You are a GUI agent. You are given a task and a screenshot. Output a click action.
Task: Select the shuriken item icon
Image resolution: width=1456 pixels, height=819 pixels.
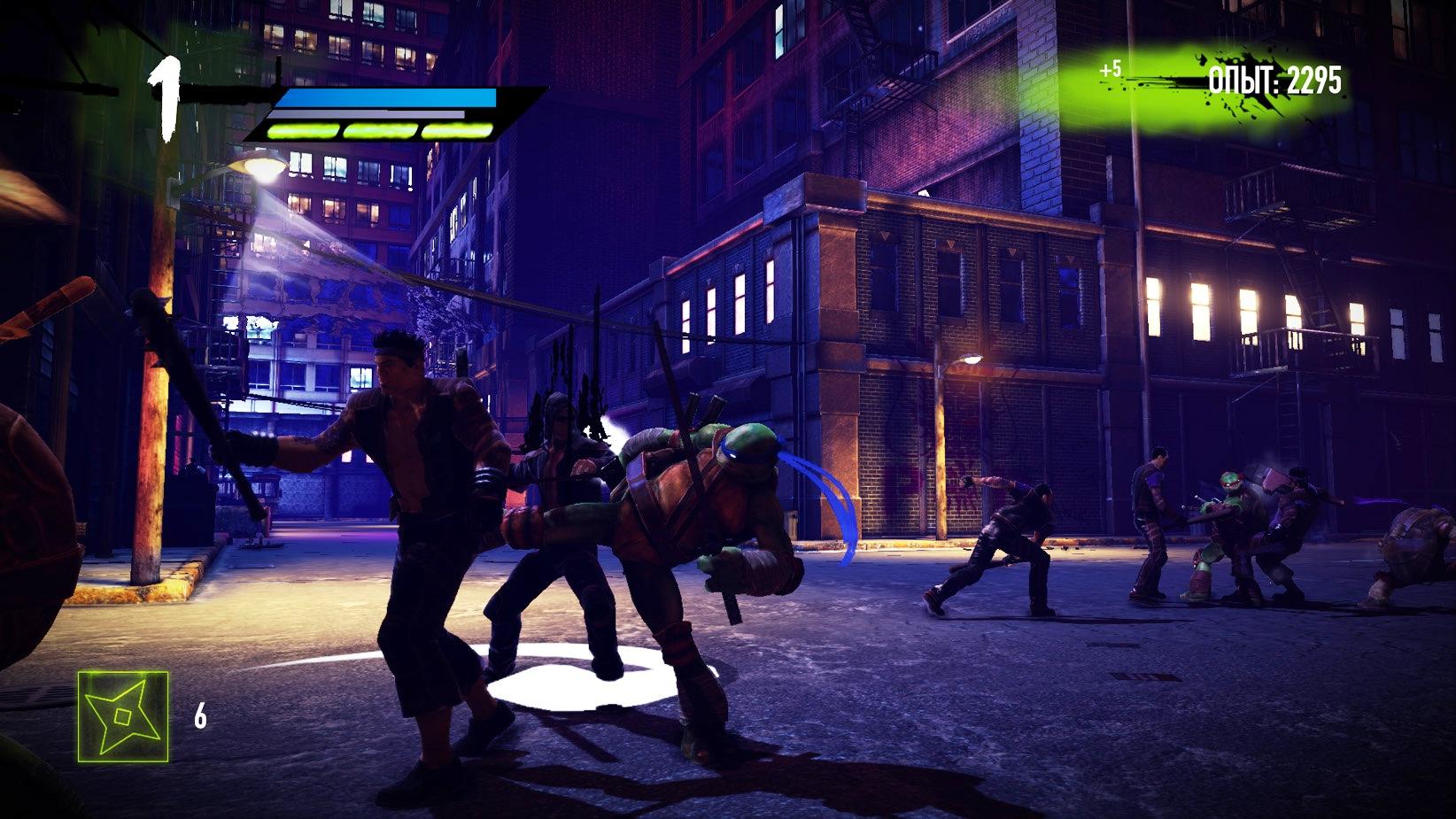123,716
